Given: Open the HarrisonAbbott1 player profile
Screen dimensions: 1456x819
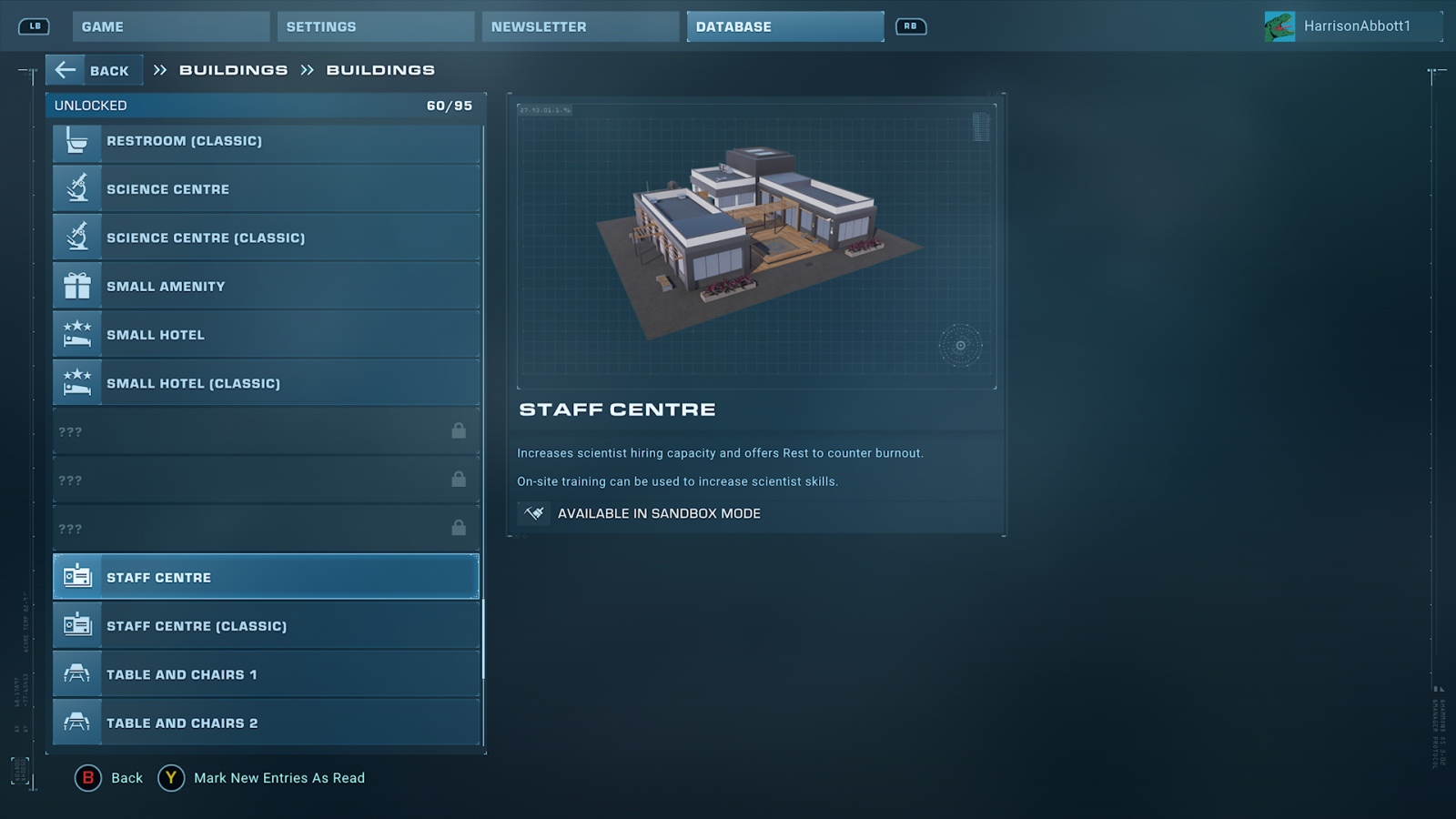Looking at the screenshot, I should click(x=1352, y=26).
